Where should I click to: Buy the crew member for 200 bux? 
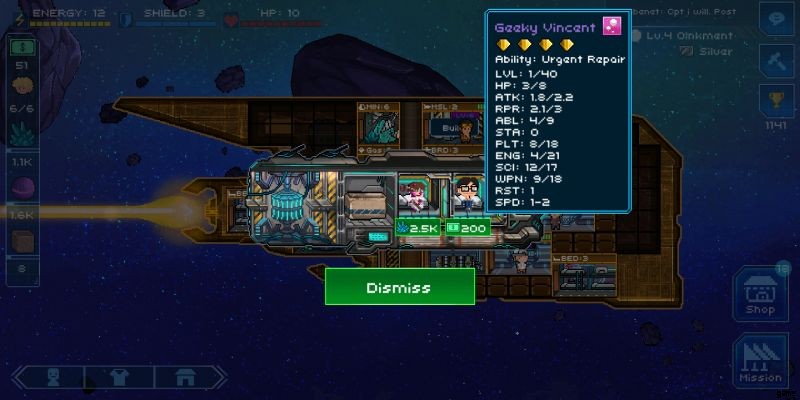(x=466, y=228)
